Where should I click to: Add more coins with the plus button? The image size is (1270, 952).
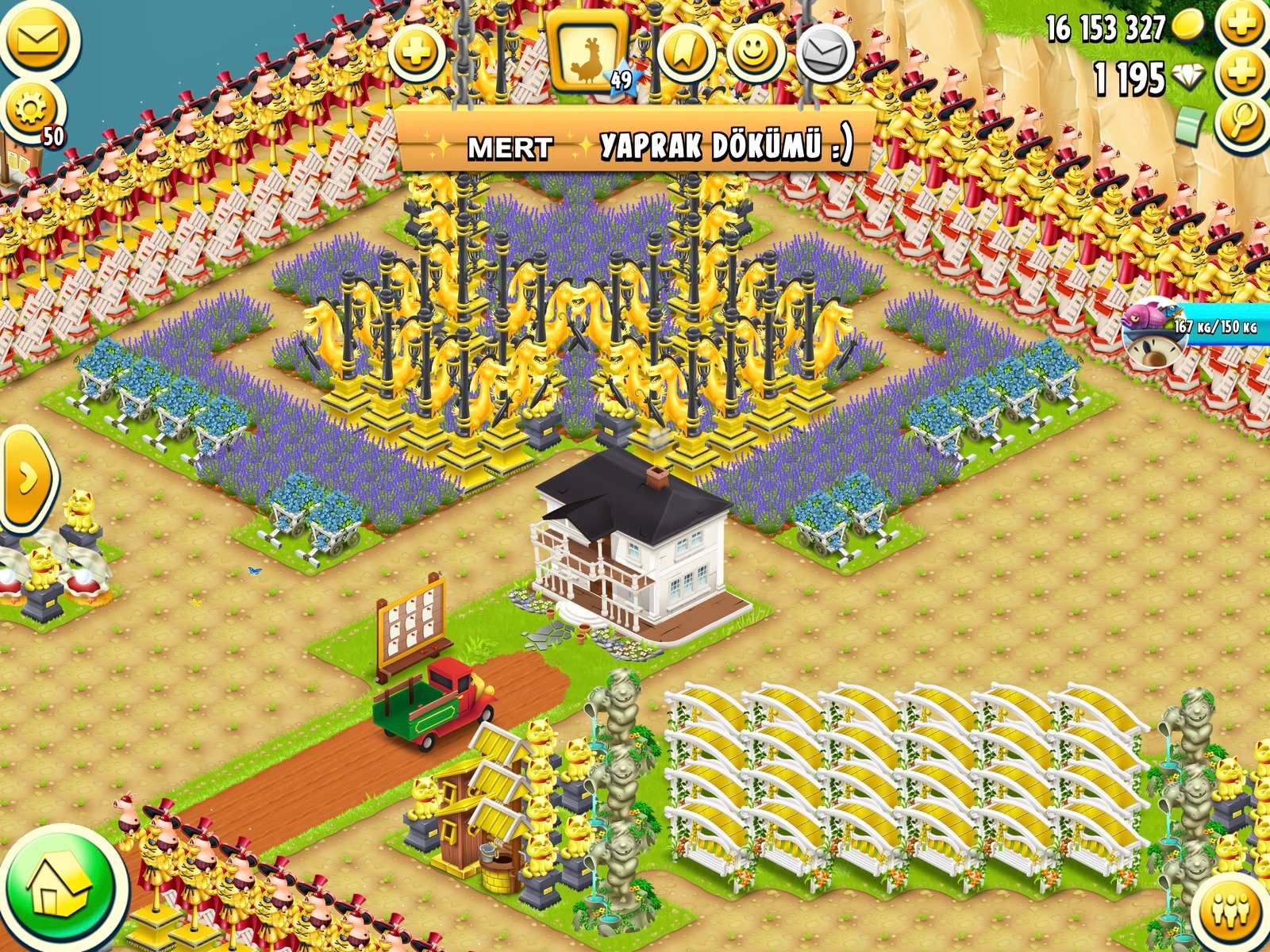[1243, 25]
